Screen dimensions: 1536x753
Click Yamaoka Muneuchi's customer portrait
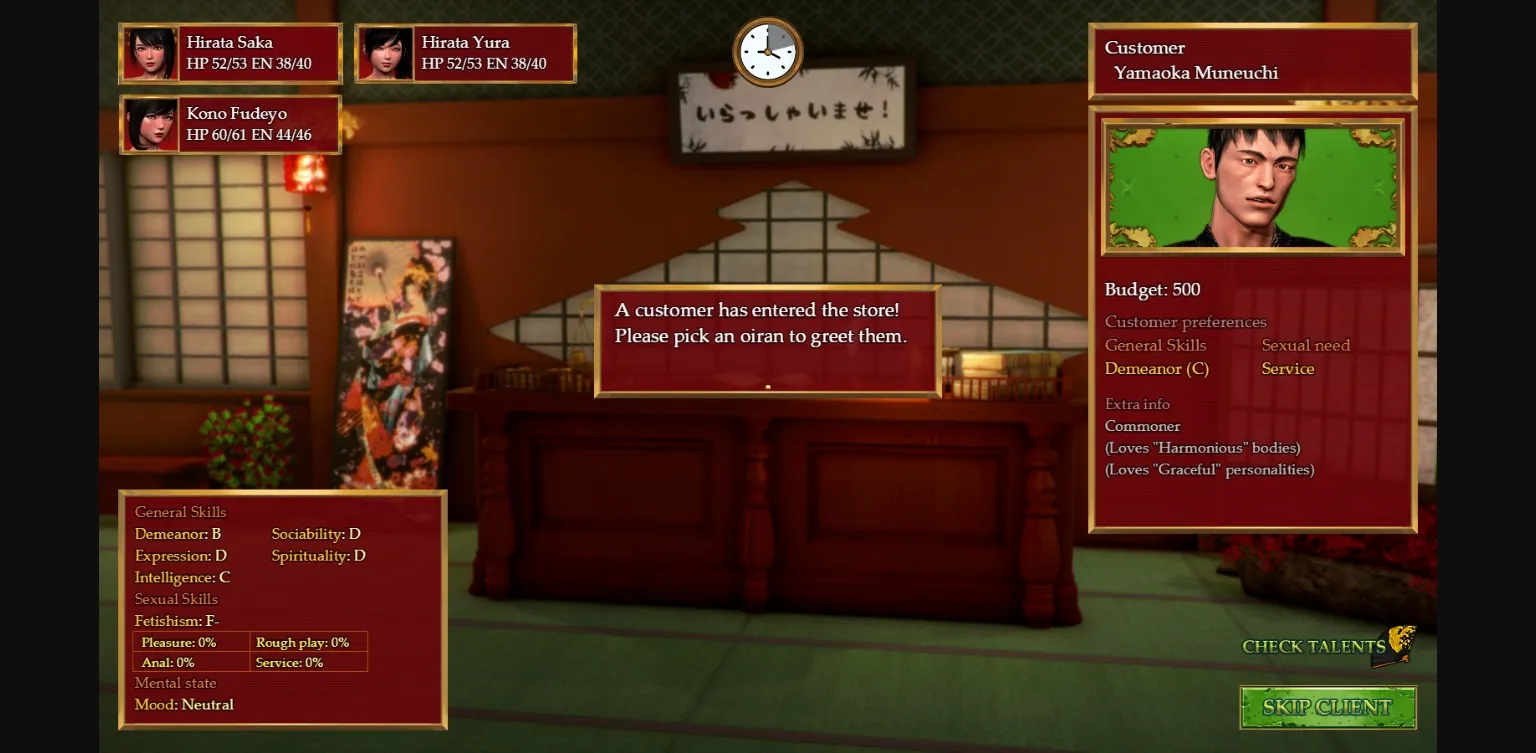[1252, 187]
